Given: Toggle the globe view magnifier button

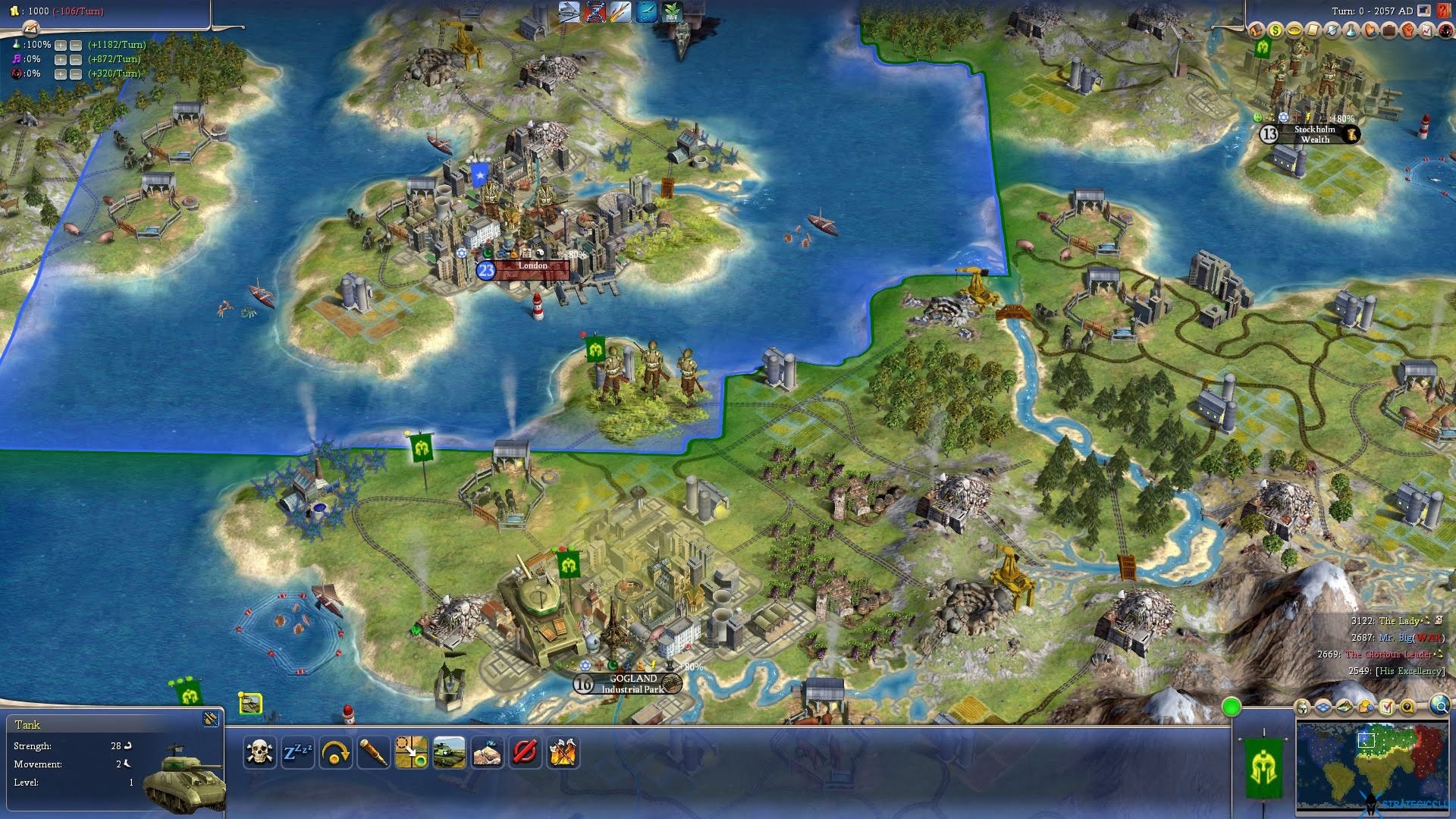Looking at the screenshot, I should tap(1439, 707).
